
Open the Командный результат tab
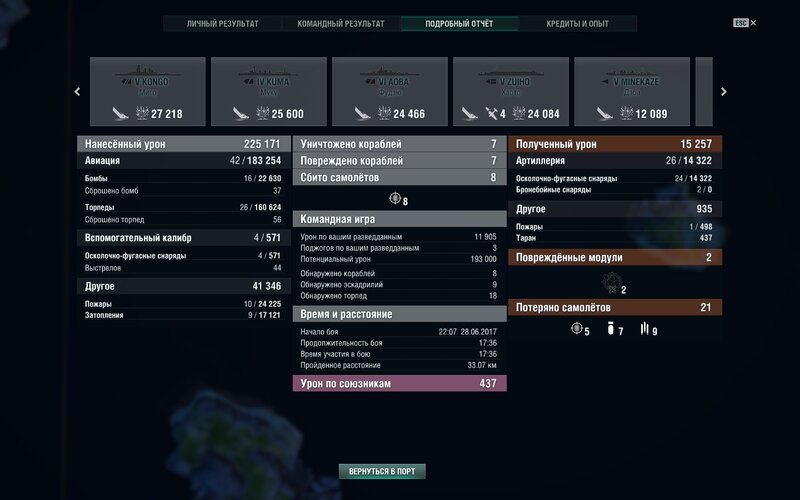click(340, 23)
